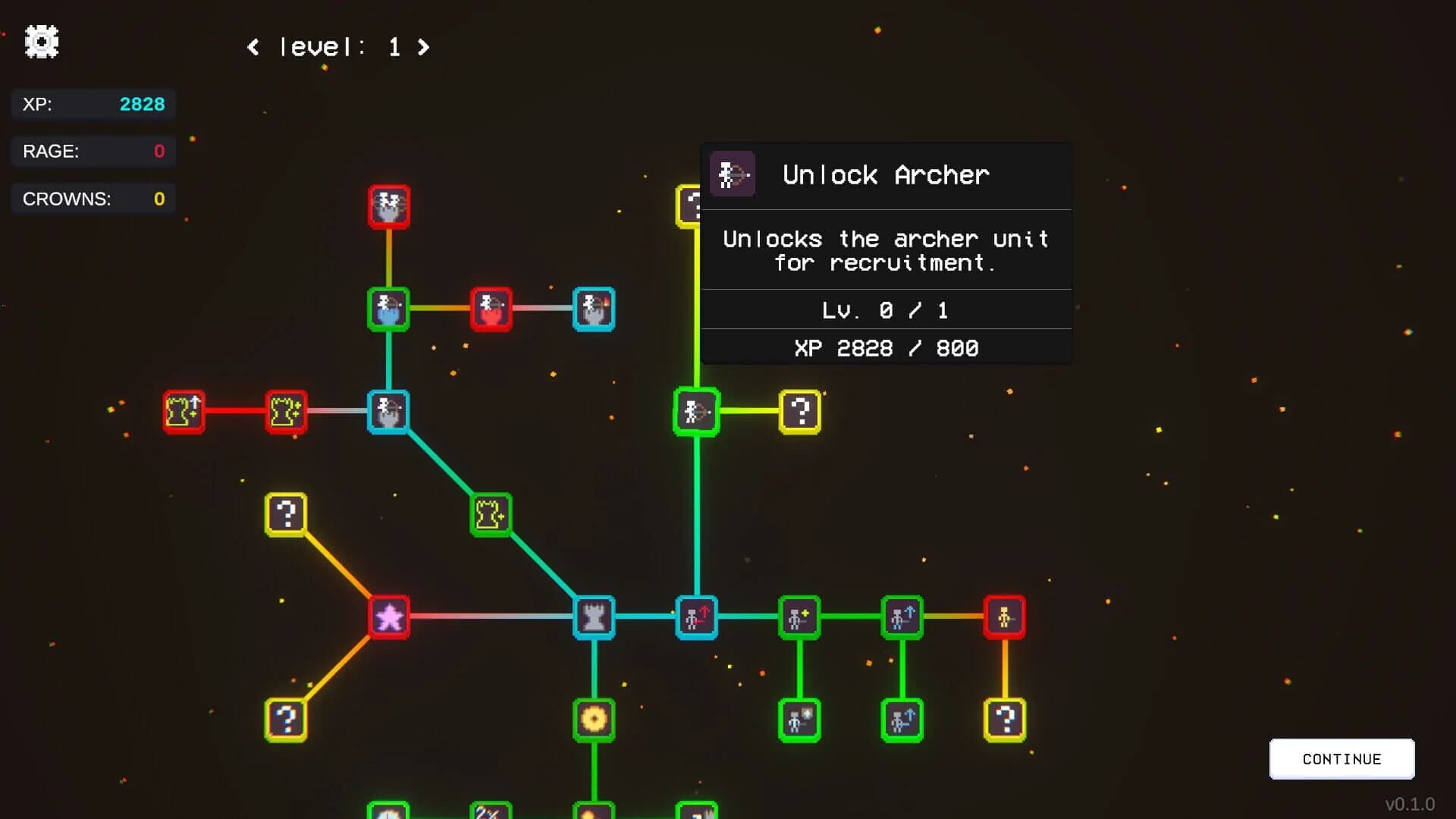Click the red skeleton node on the far right

click(x=1006, y=617)
